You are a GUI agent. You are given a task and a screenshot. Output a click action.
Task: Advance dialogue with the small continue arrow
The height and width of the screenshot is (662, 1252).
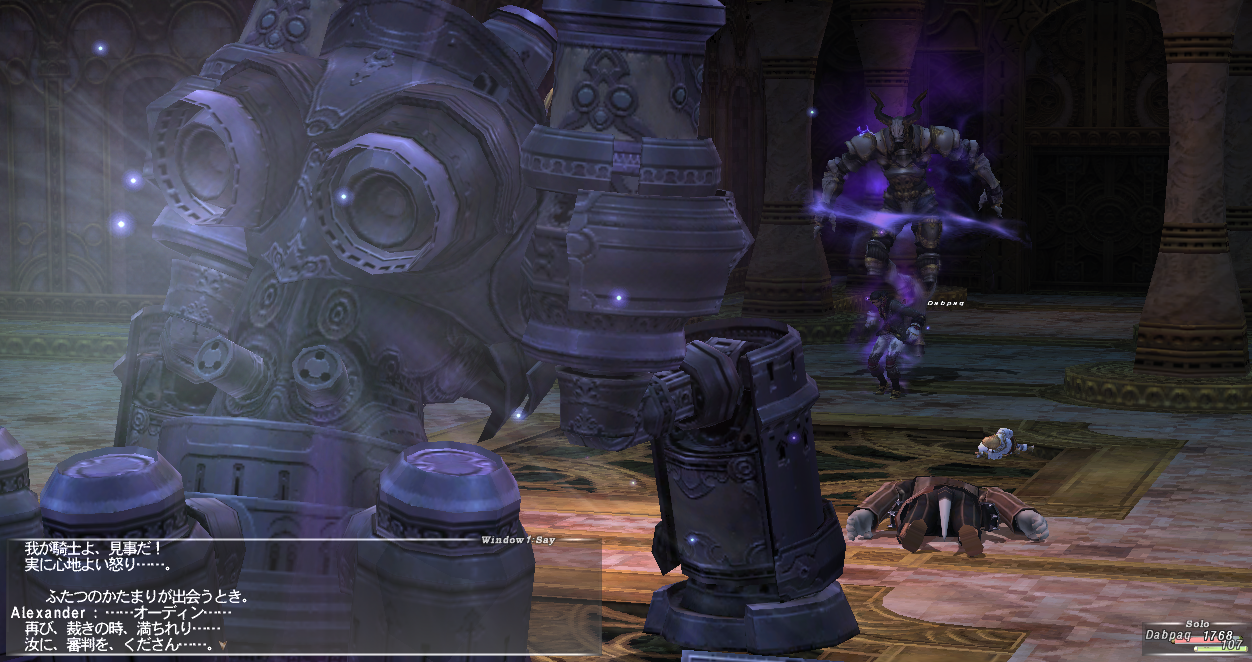point(222,646)
